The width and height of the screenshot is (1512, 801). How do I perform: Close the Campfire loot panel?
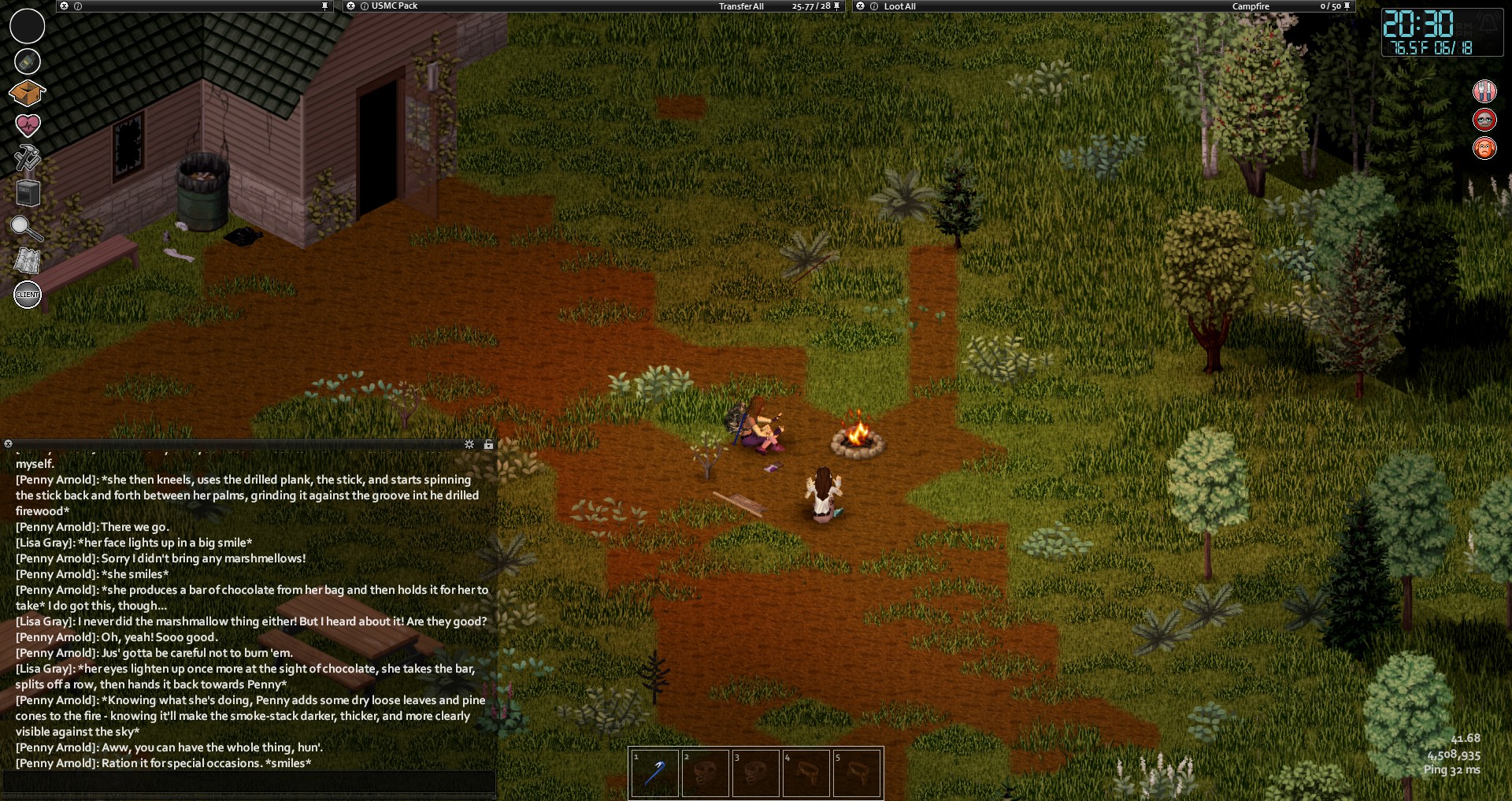coord(861,6)
